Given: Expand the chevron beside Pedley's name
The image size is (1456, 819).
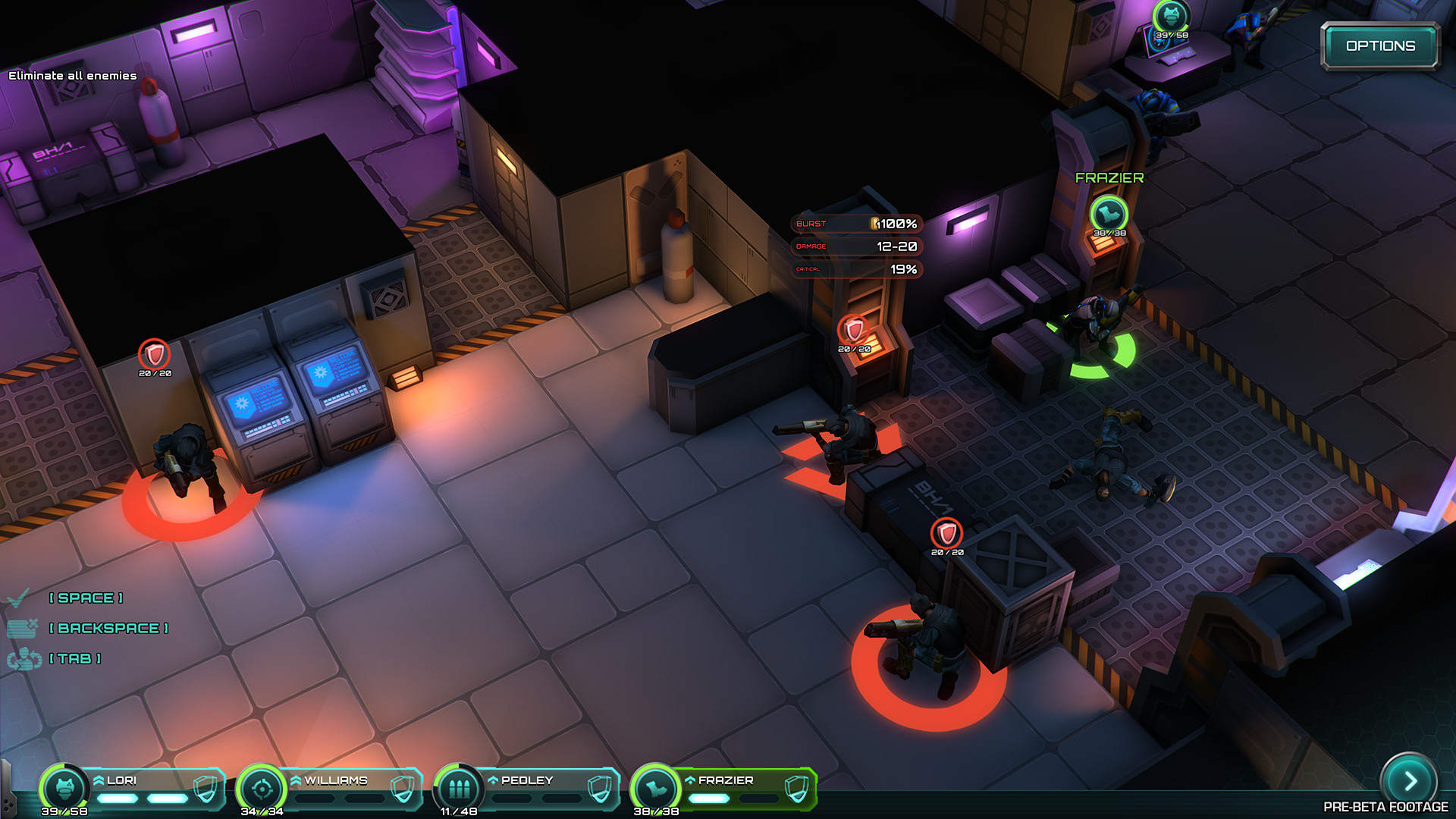Looking at the screenshot, I should [493, 779].
